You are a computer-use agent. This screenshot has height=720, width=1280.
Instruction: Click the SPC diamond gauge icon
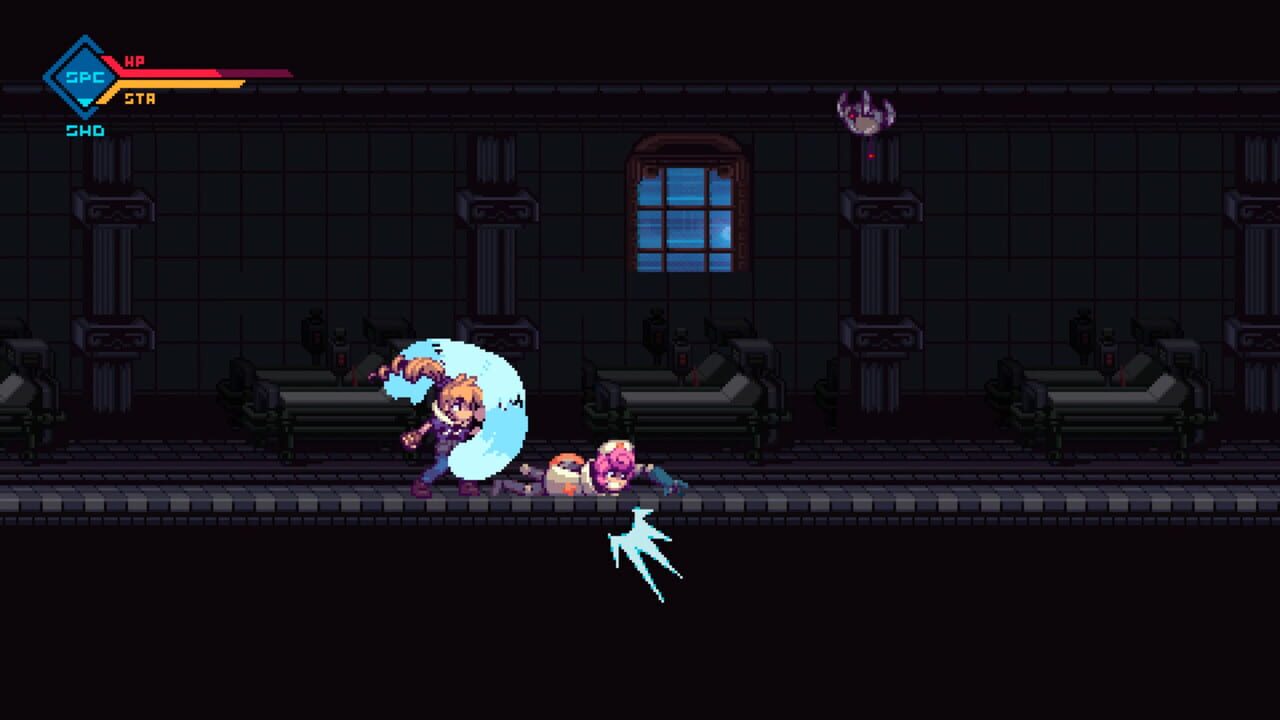pyautogui.click(x=85, y=77)
